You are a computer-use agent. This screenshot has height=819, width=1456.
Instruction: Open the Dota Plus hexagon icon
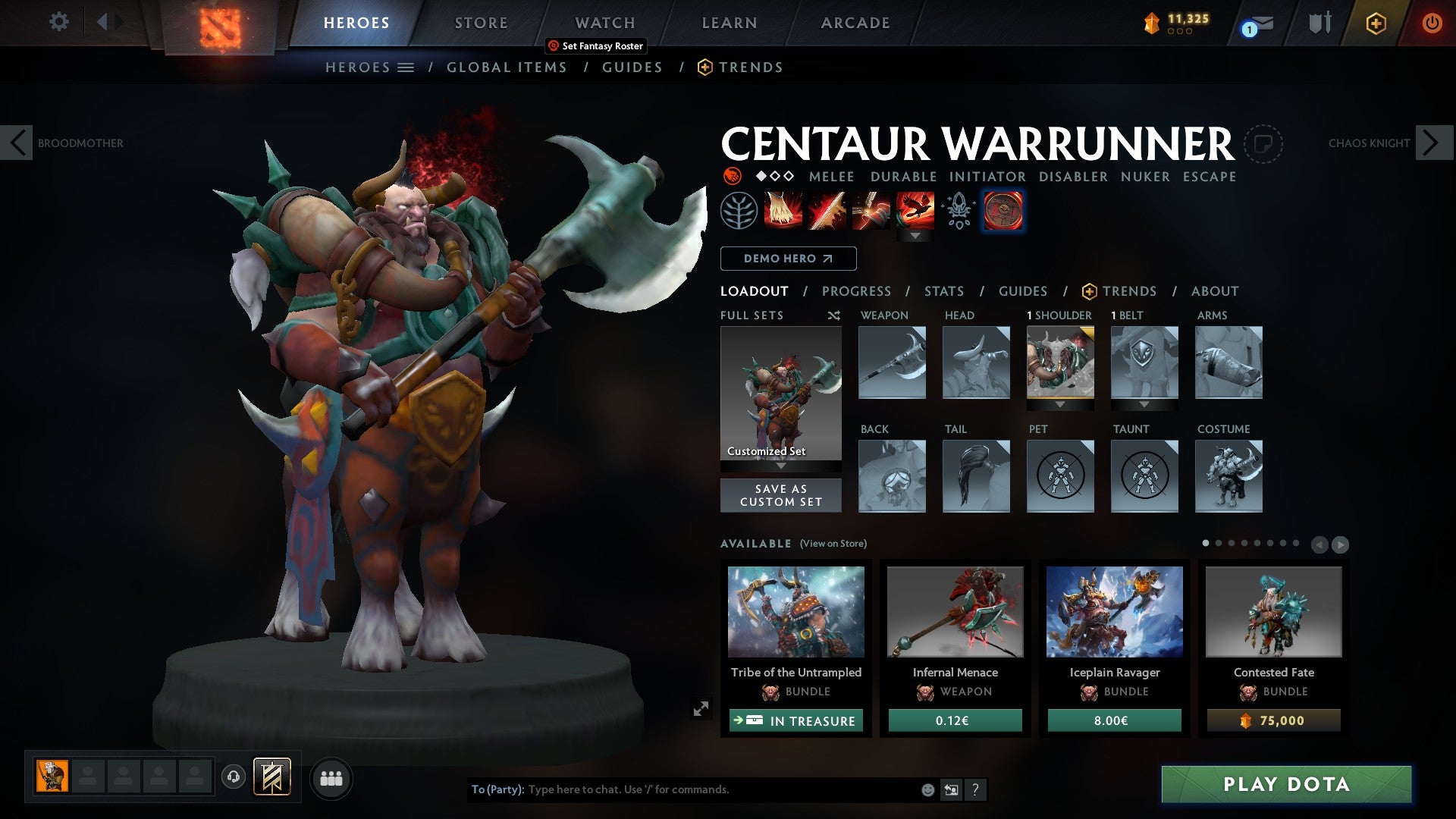tap(1376, 23)
